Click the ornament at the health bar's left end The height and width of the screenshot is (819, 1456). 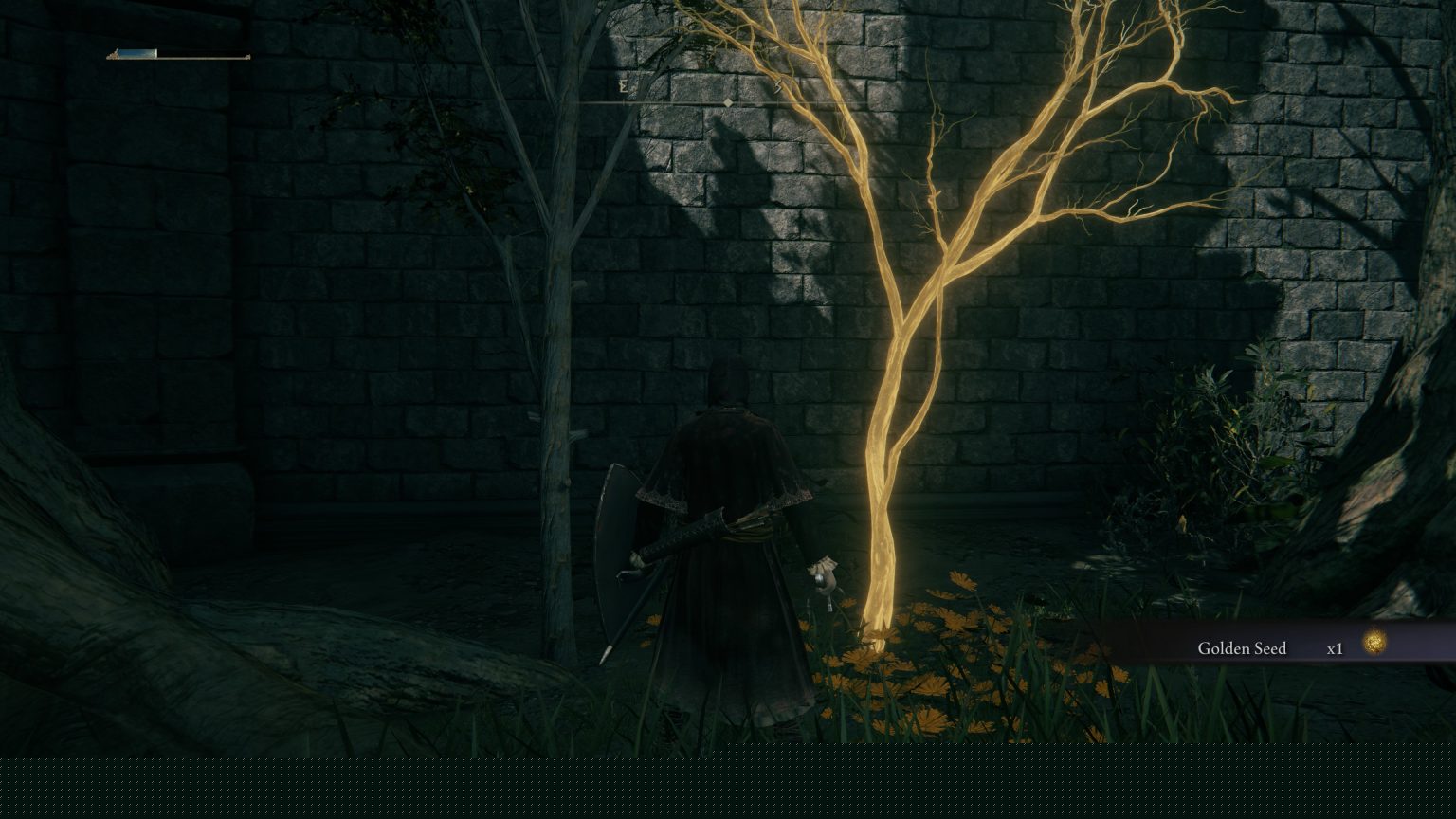(x=114, y=54)
